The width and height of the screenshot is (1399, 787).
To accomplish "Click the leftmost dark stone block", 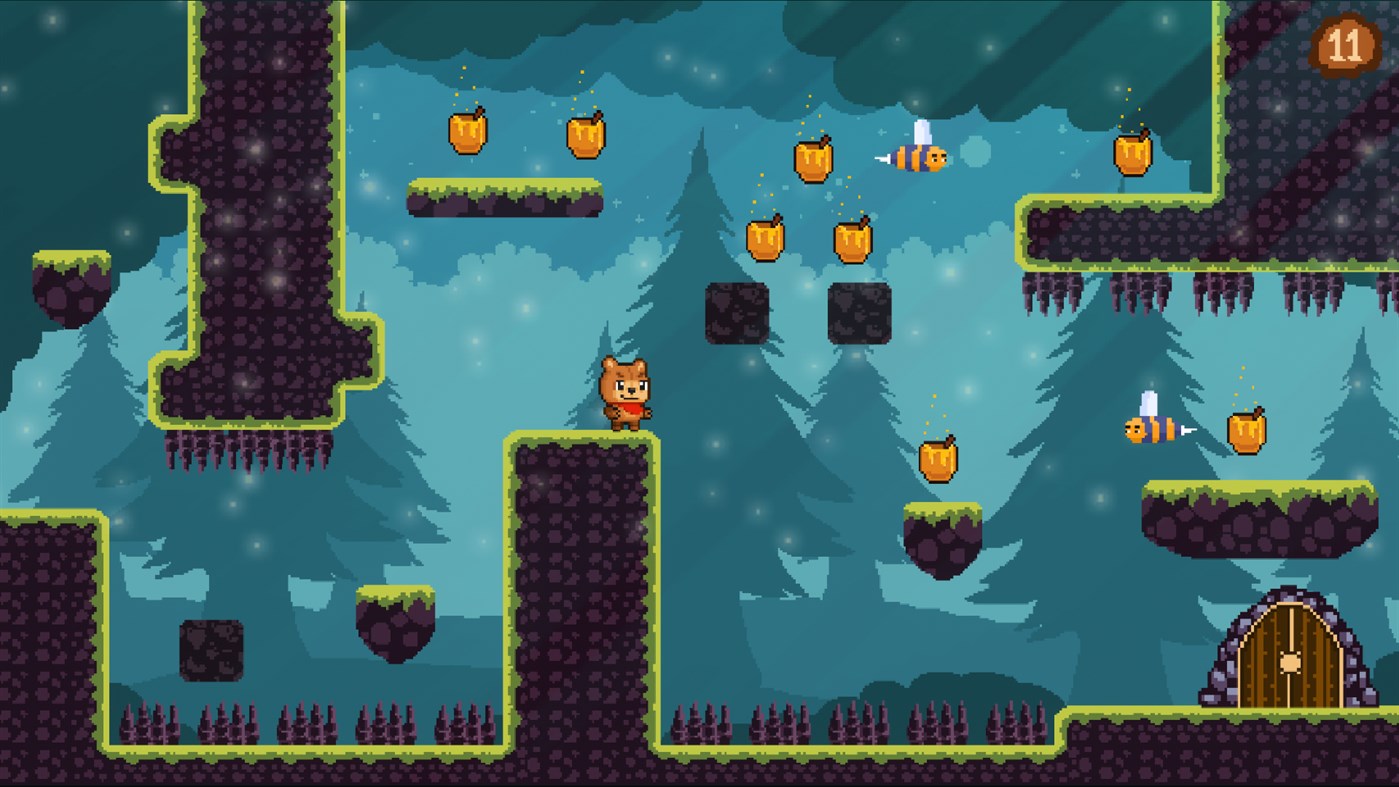I will [209, 652].
